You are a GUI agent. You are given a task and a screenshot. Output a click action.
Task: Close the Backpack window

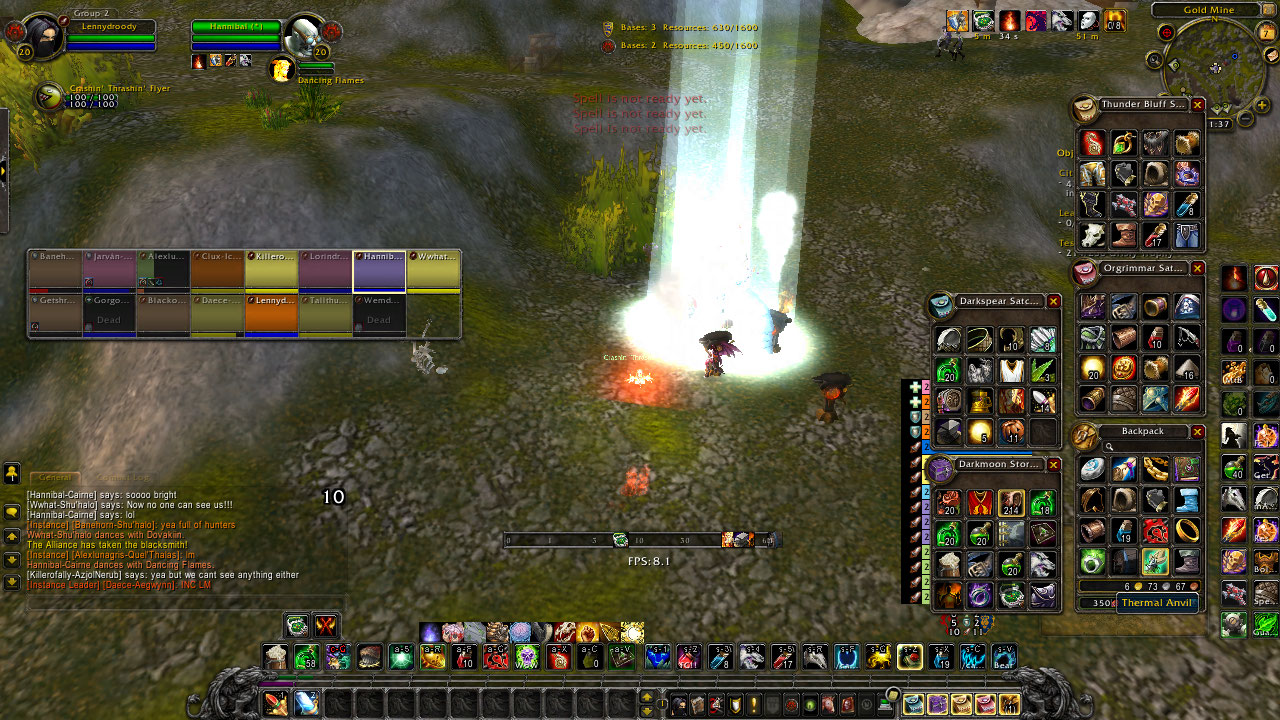pos(1197,432)
